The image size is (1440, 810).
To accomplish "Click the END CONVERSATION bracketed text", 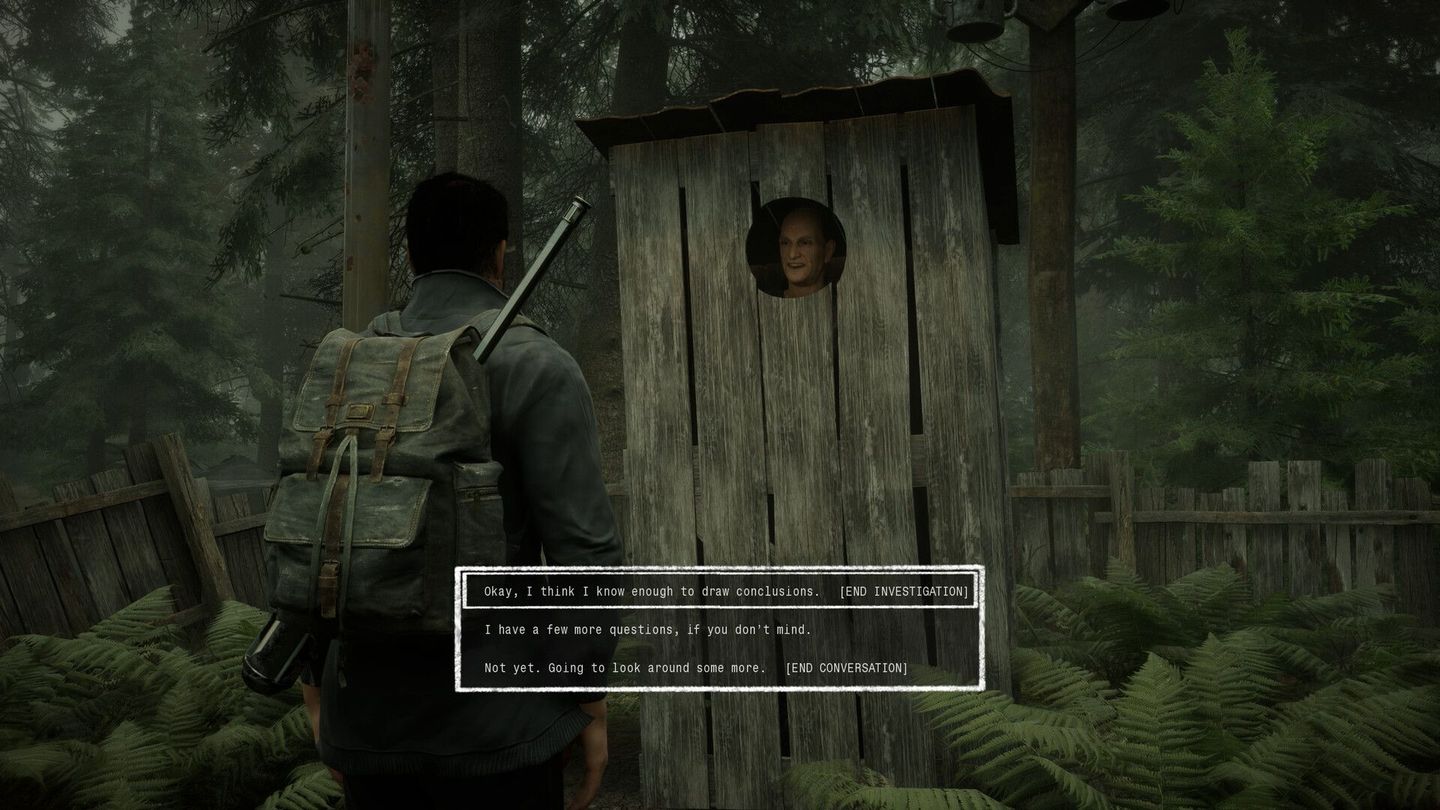I will [x=848, y=667].
